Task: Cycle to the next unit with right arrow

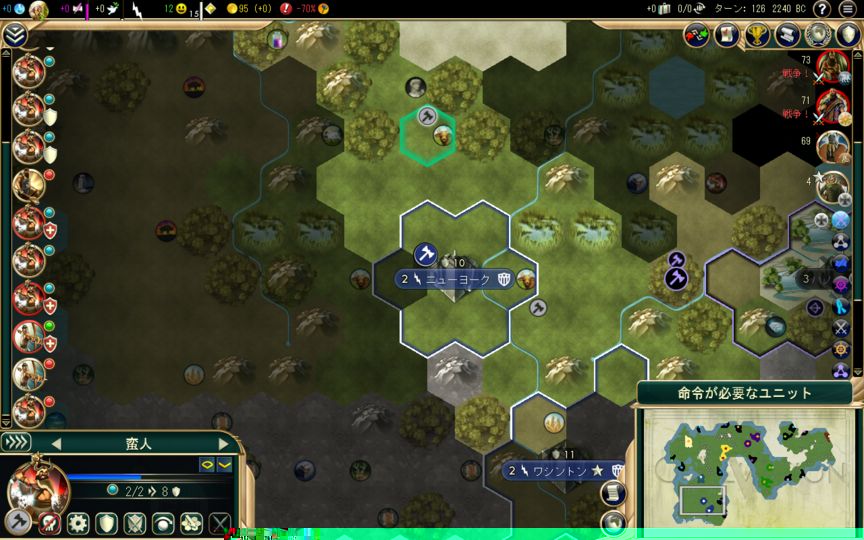Action: [x=224, y=443]
